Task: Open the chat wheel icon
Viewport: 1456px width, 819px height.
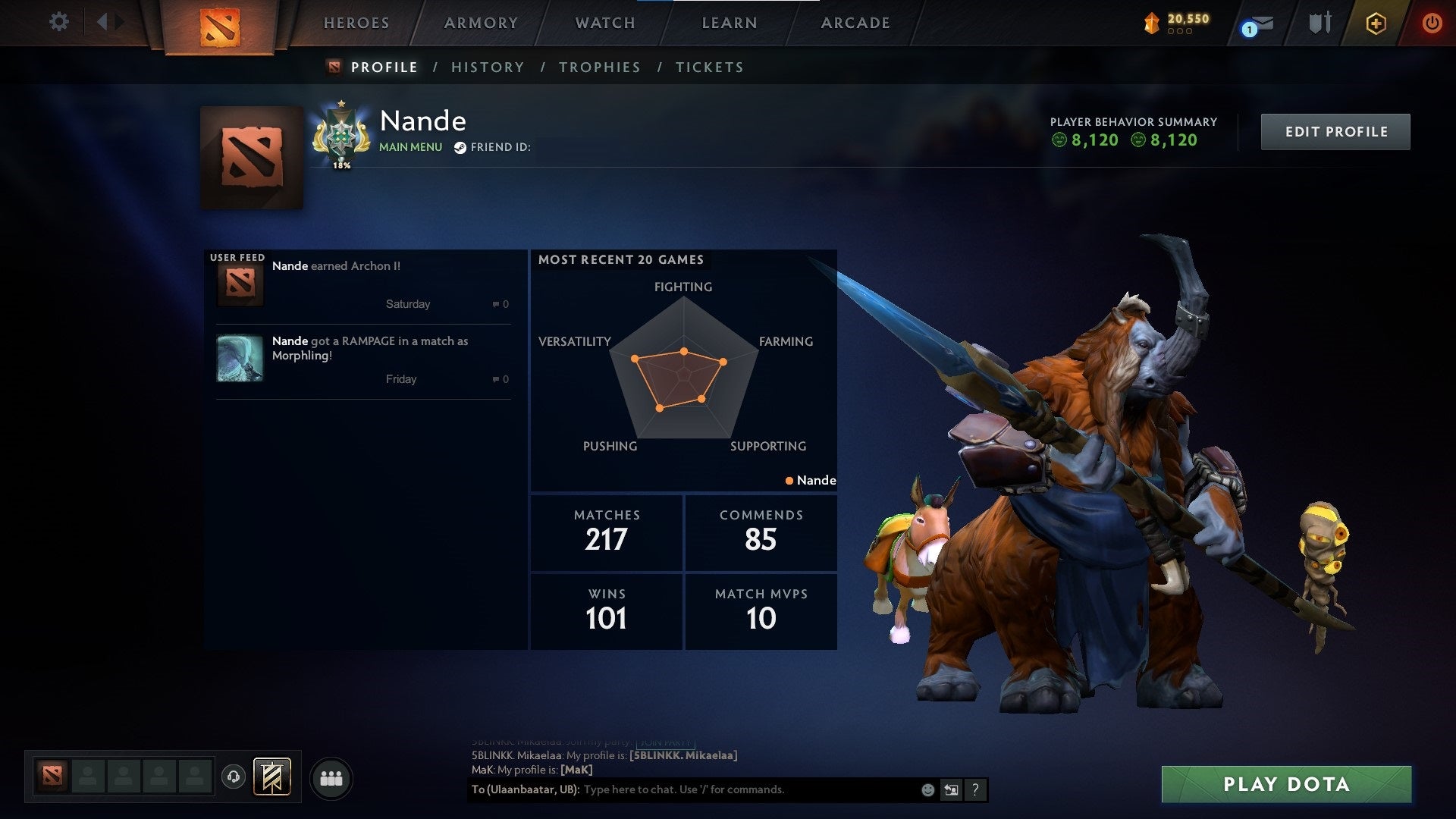Action: (952, 789)
